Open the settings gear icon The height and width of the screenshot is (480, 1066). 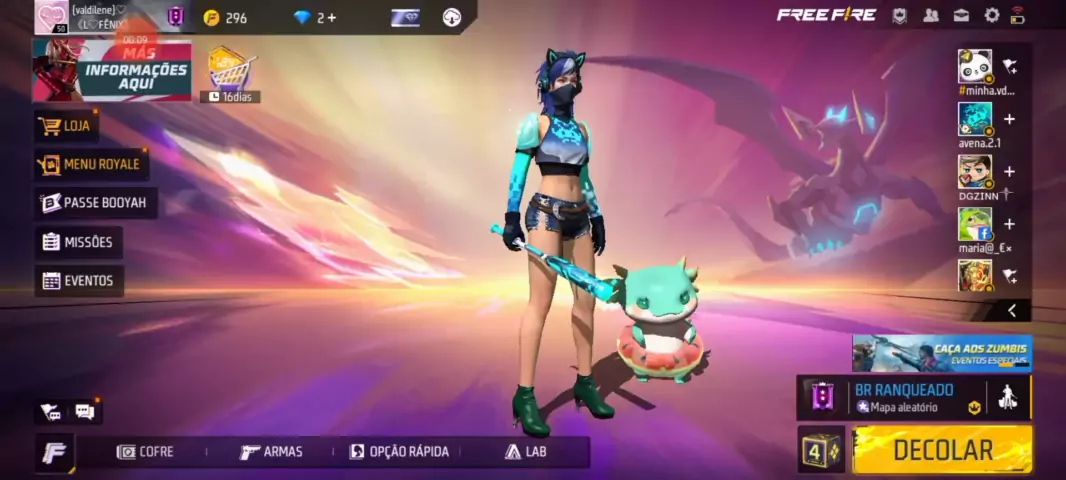click(992, 15)
